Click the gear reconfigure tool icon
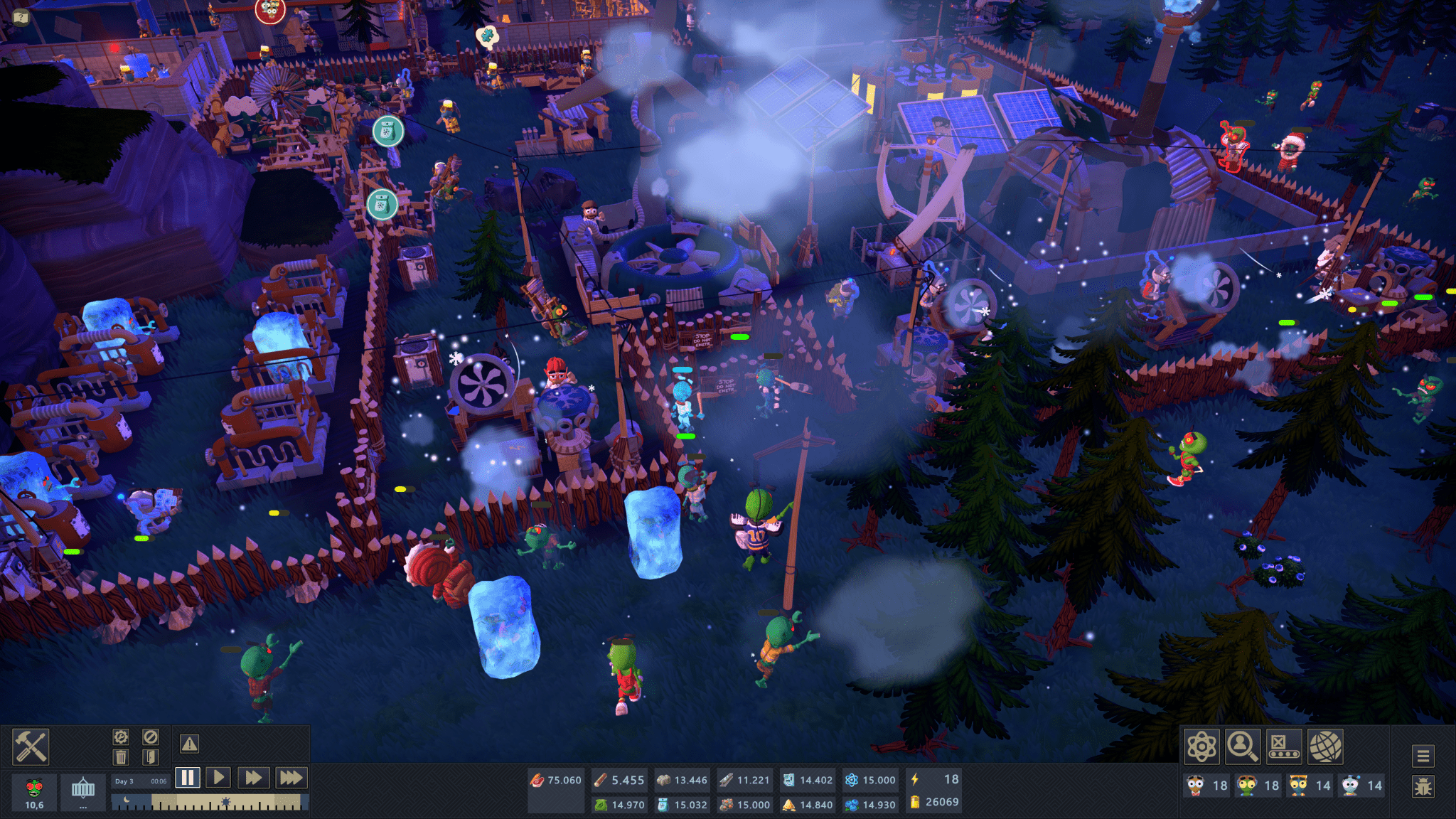 (x=120, y=737)
